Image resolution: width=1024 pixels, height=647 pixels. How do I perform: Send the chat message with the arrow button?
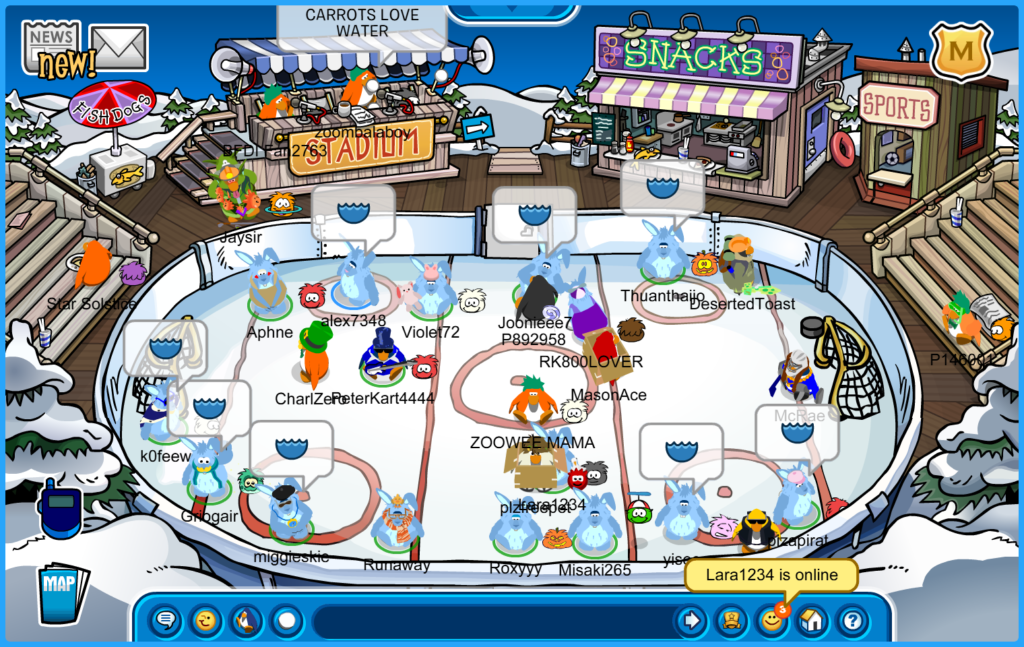point(690,621)
